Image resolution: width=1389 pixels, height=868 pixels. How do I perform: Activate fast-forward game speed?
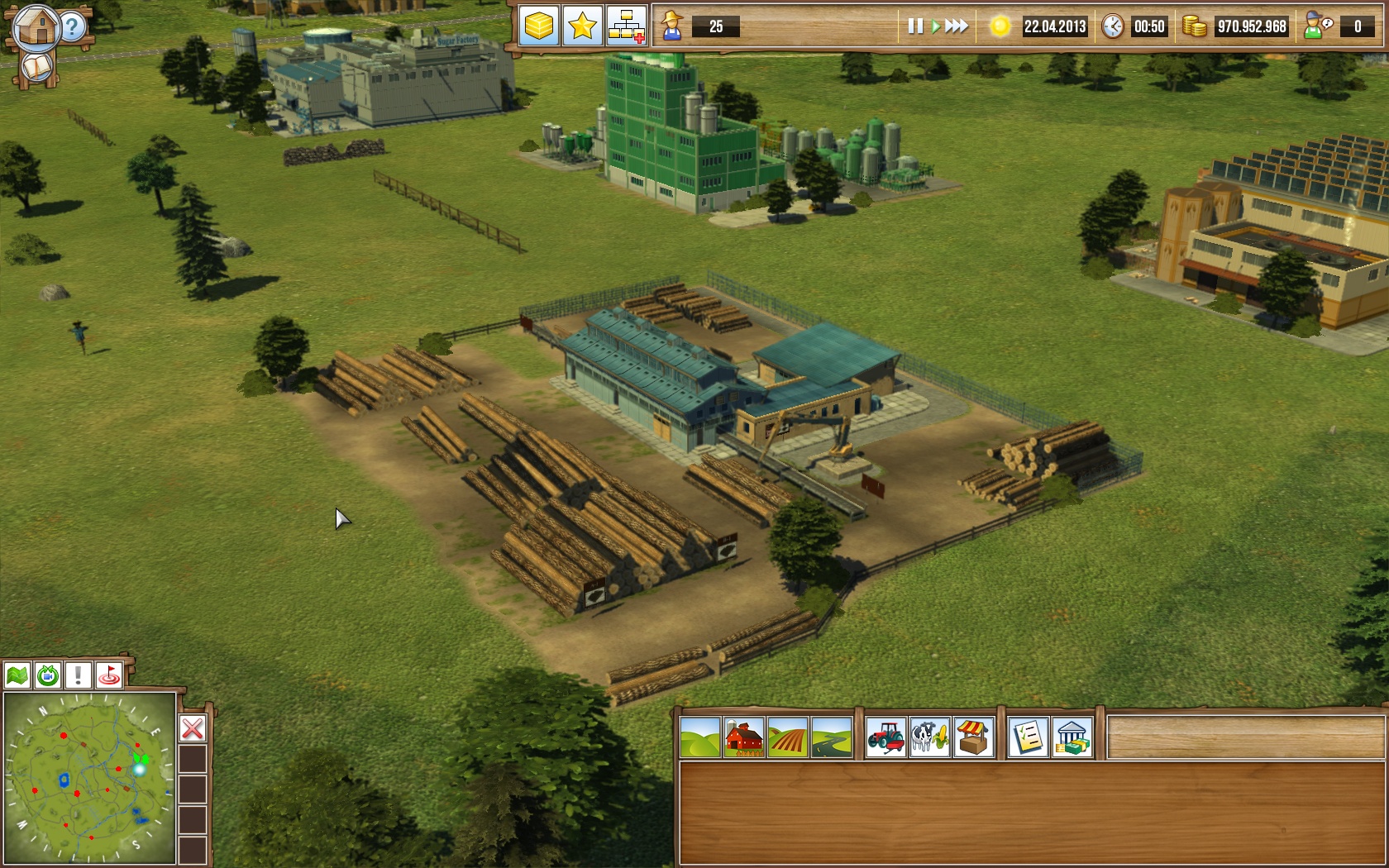pyautogui.click(x=957, y=26)
